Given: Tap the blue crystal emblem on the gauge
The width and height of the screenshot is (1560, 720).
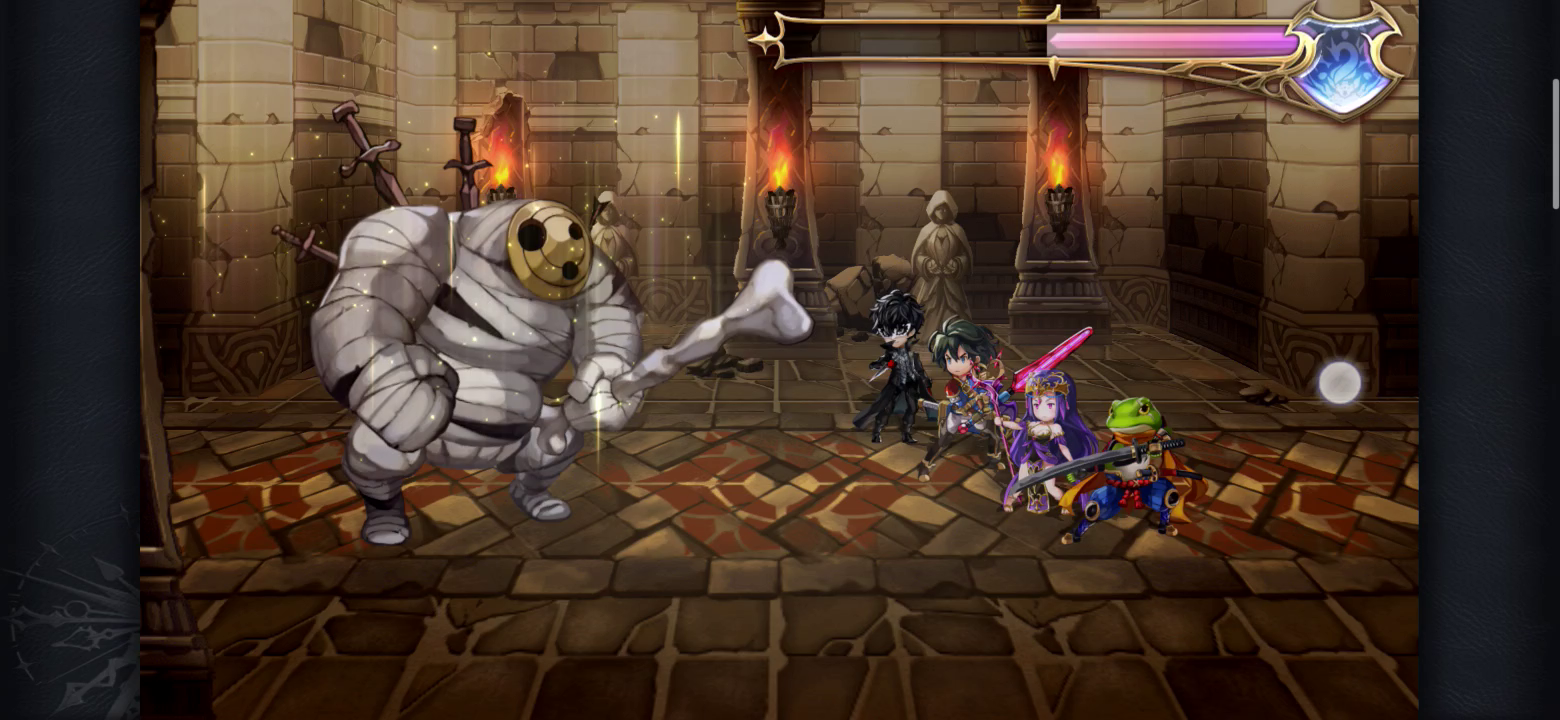Looking at the screenshot, I should tap(1342, 62).
